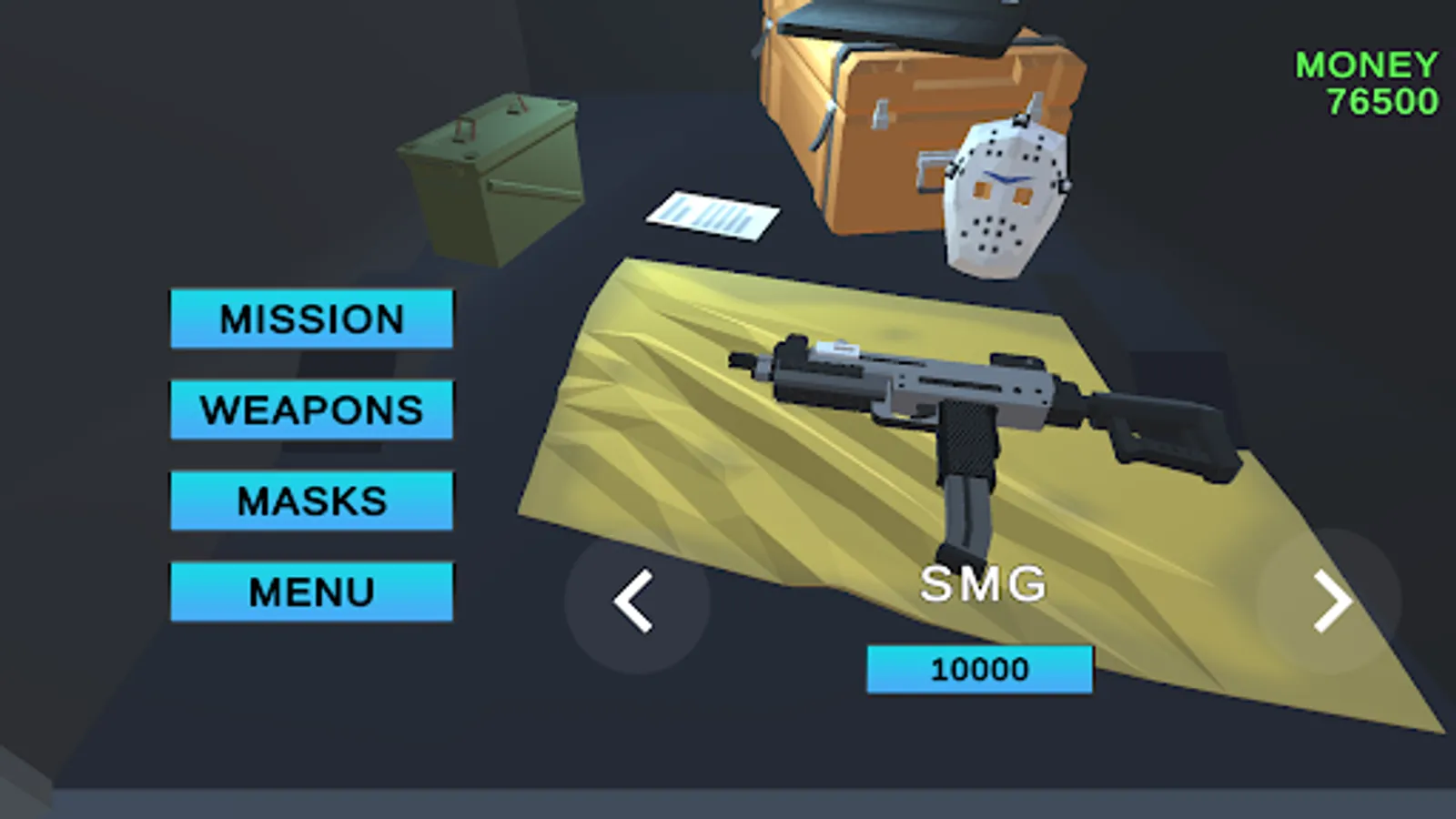This screenshot has height=819, width=1456.
Task: Show the next weapon with the right arrow
Action: coord(1333,601)
